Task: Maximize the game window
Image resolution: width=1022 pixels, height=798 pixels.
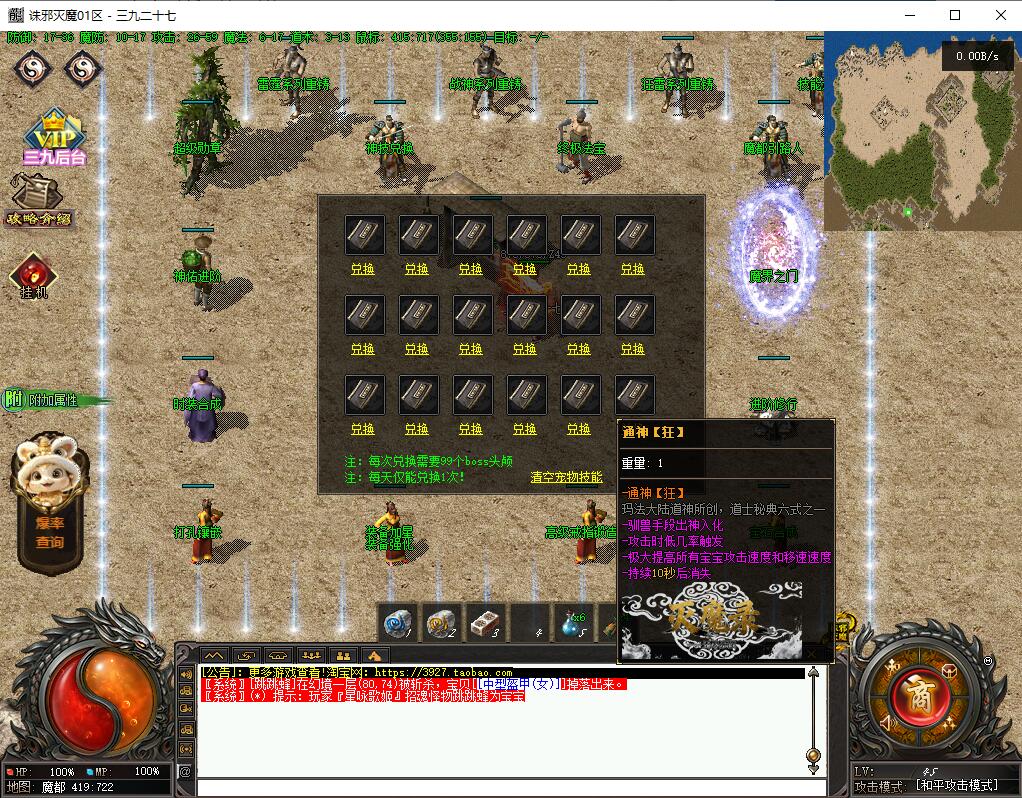Action: 954,15
